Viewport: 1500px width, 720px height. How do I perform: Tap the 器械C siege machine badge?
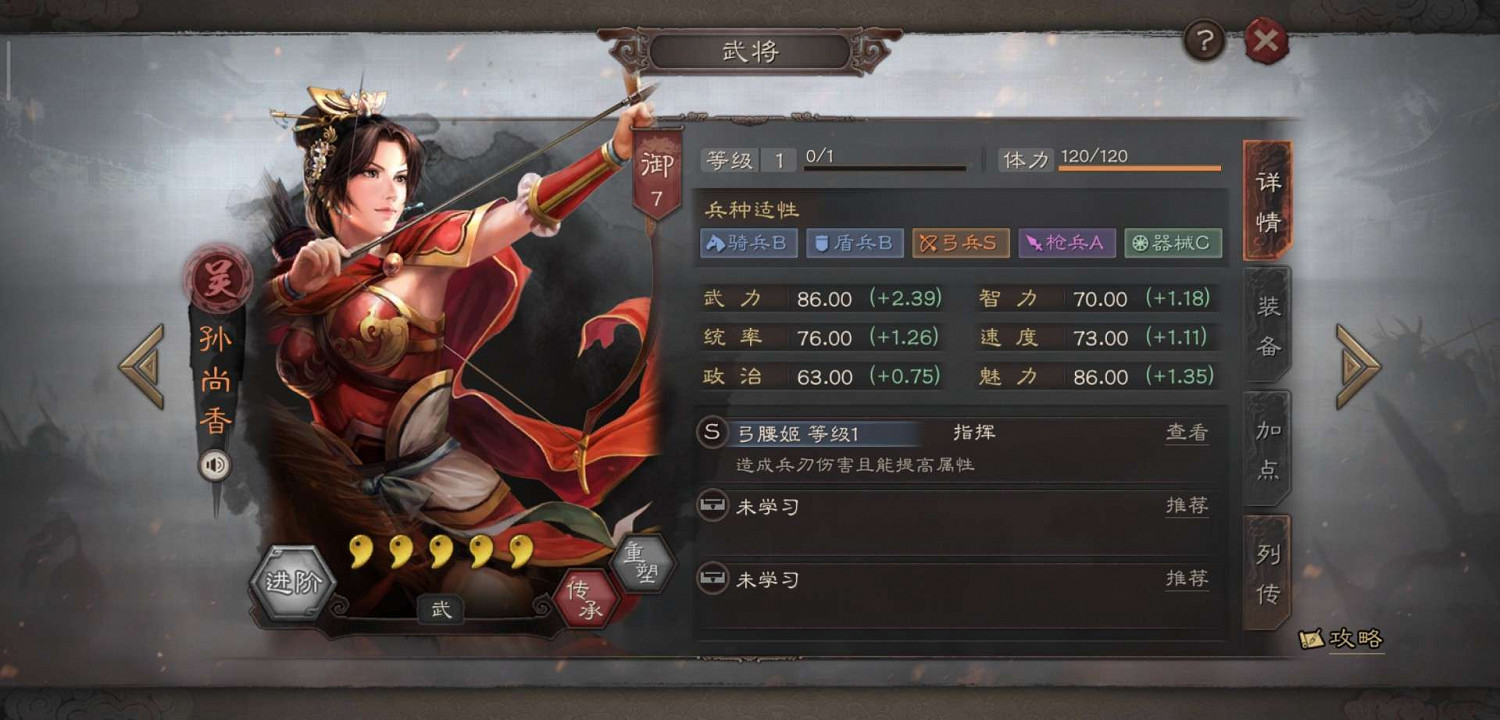coord(1173,242)
